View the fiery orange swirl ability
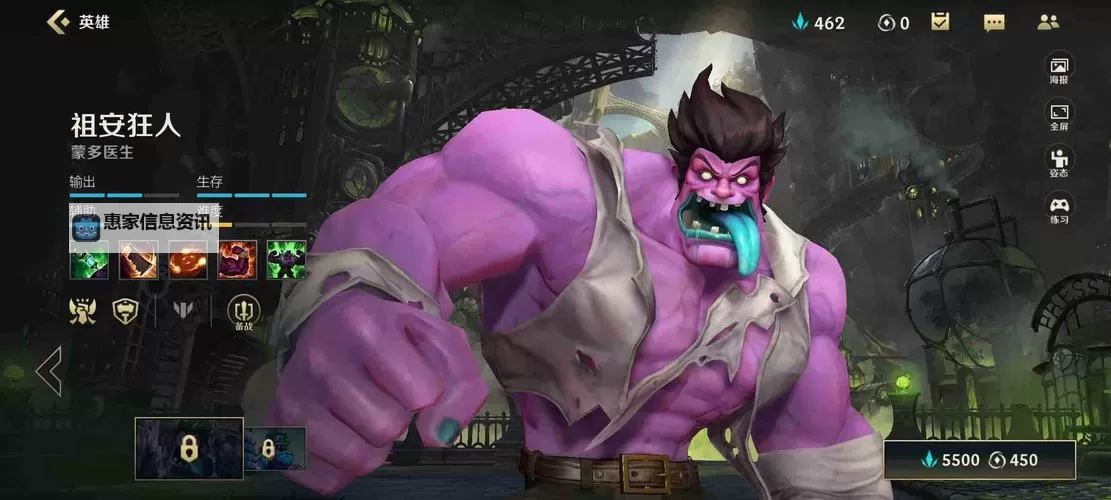 coord(188,260)
